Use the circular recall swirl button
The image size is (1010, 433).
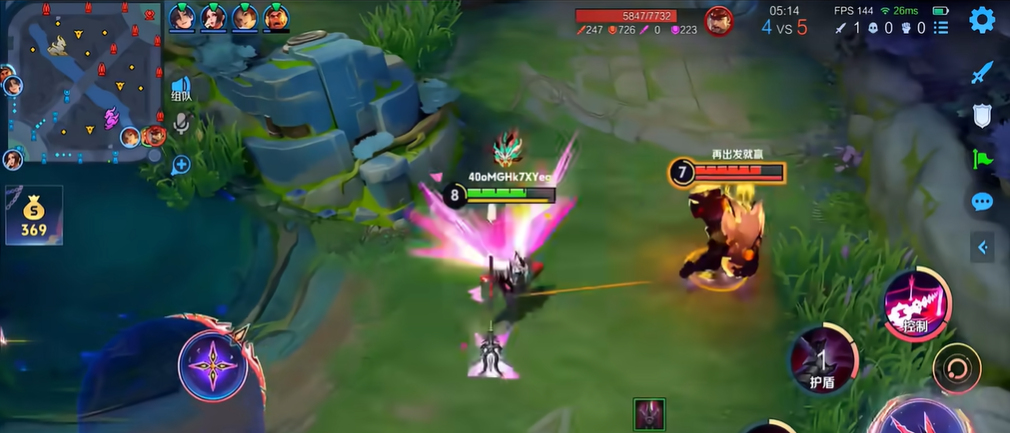956,368
